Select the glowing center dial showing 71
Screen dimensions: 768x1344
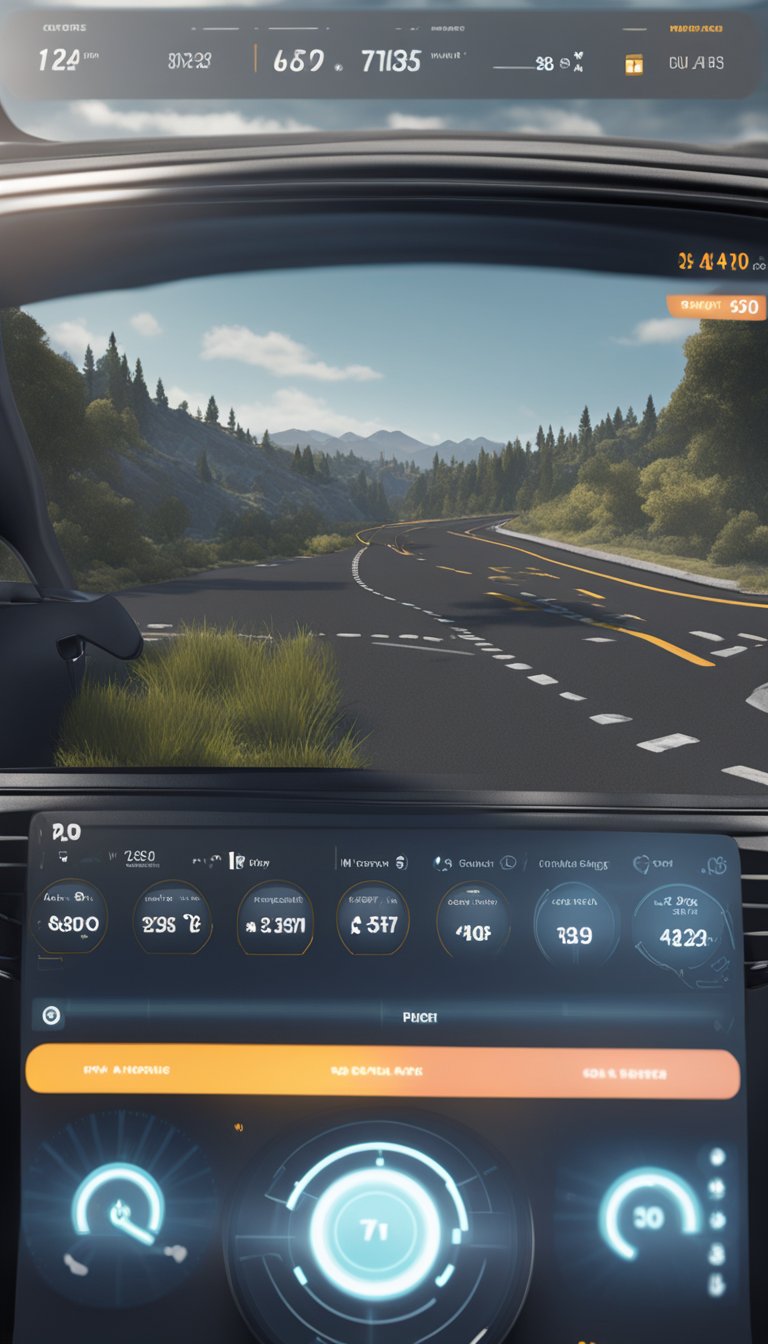pos(375,1229)
